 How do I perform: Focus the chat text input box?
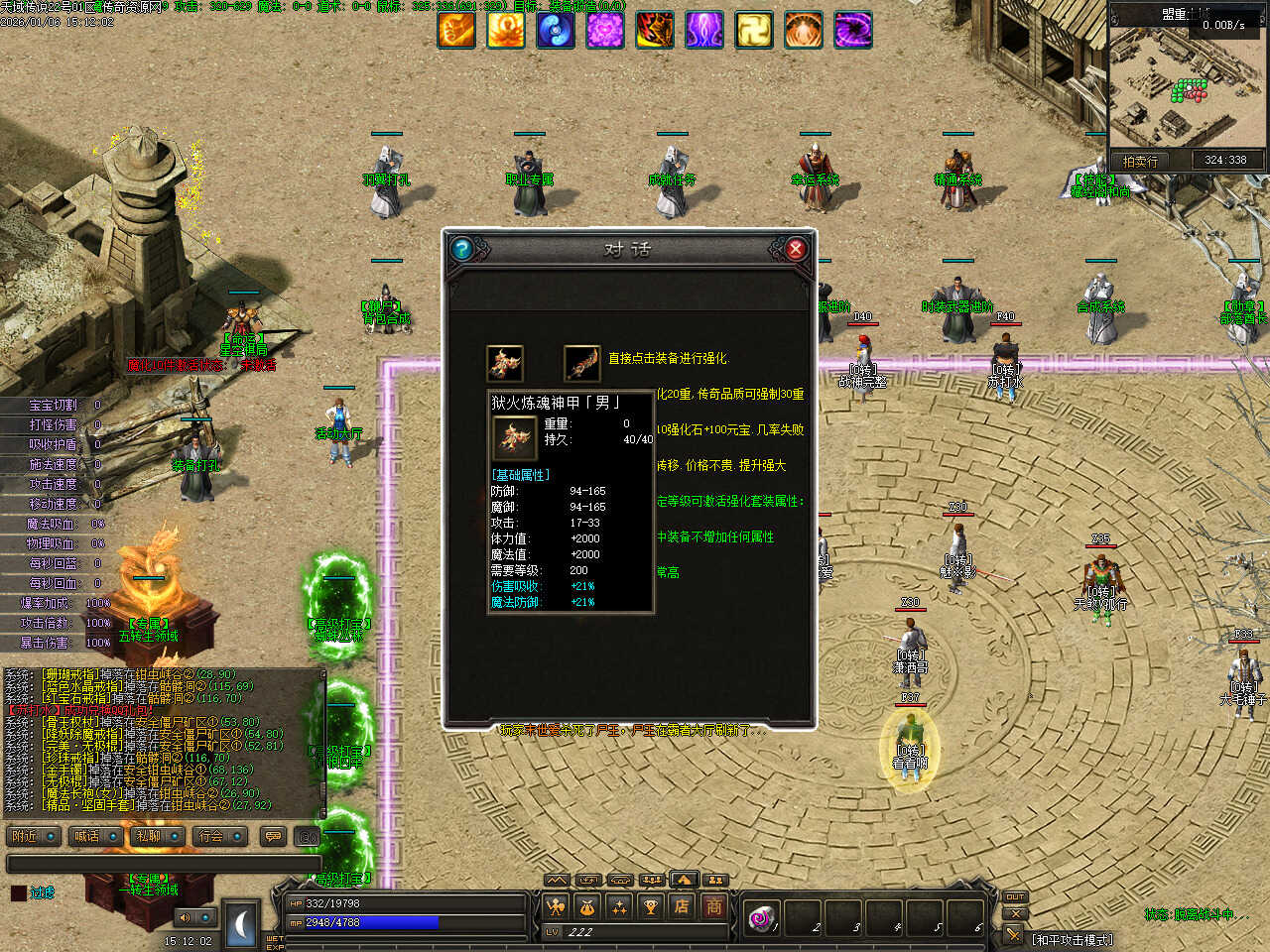point(164,864)
